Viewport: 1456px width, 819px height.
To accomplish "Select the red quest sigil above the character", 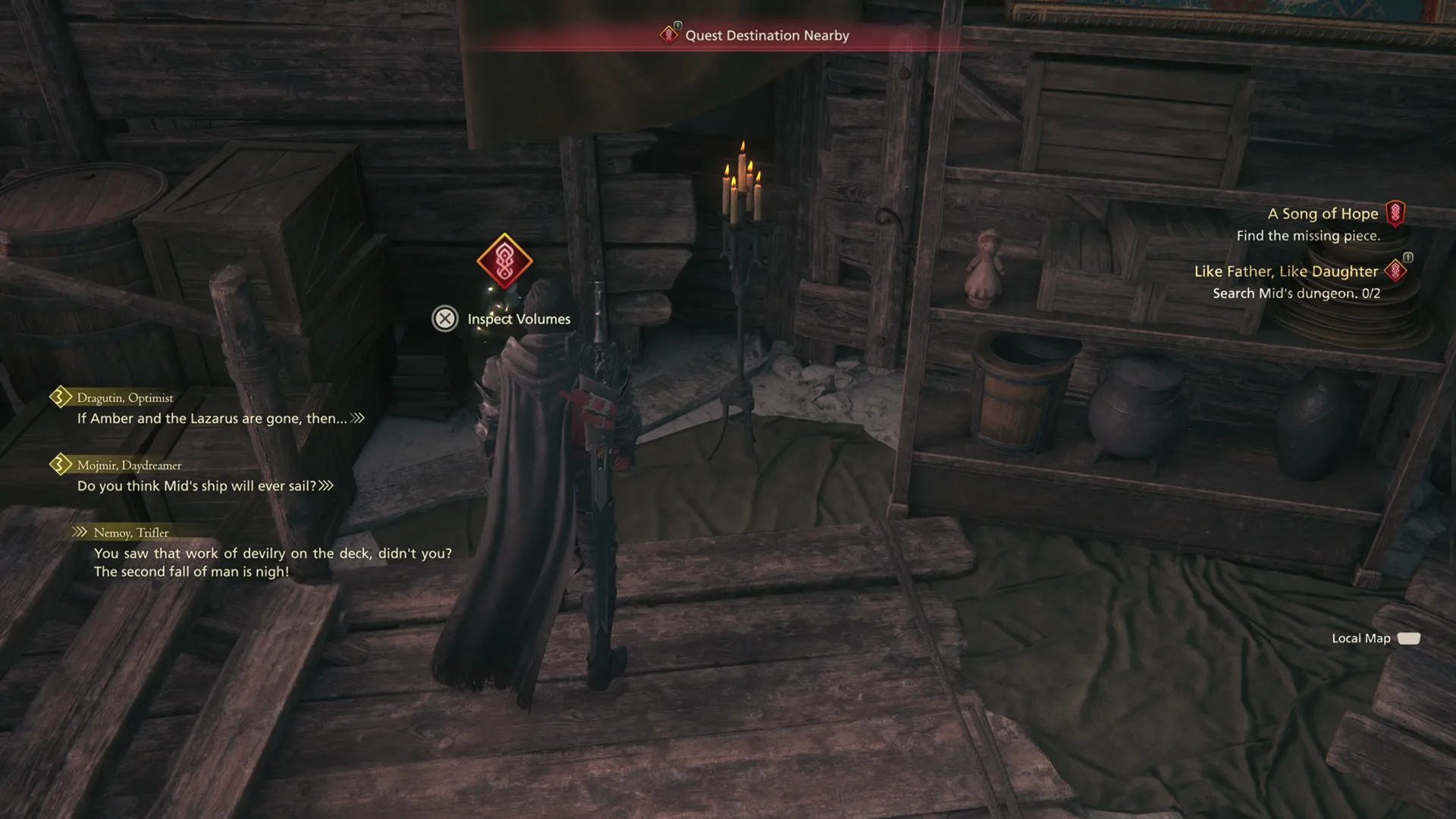I will tap(504, 262).
